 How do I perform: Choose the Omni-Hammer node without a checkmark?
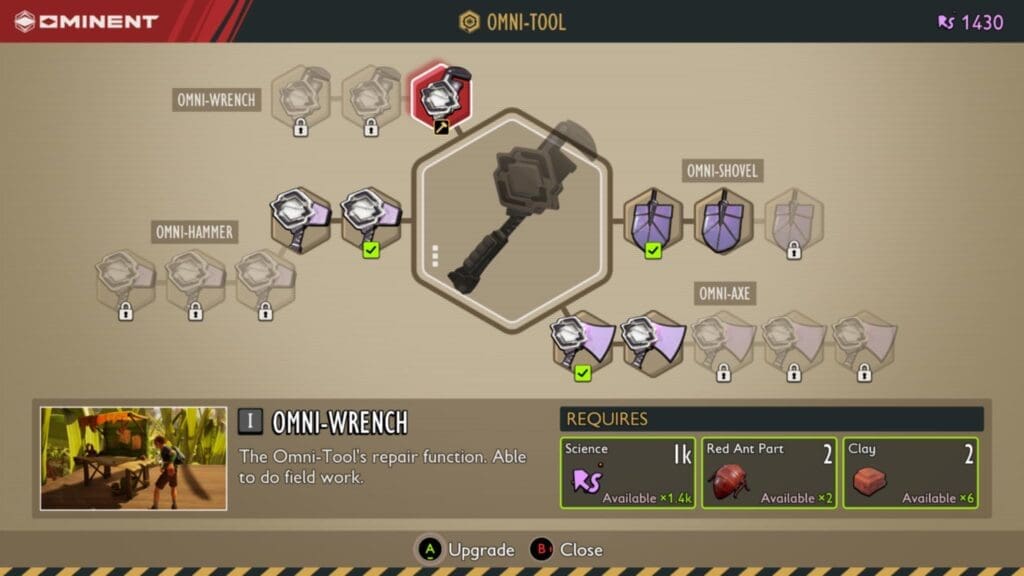[300, 217]
